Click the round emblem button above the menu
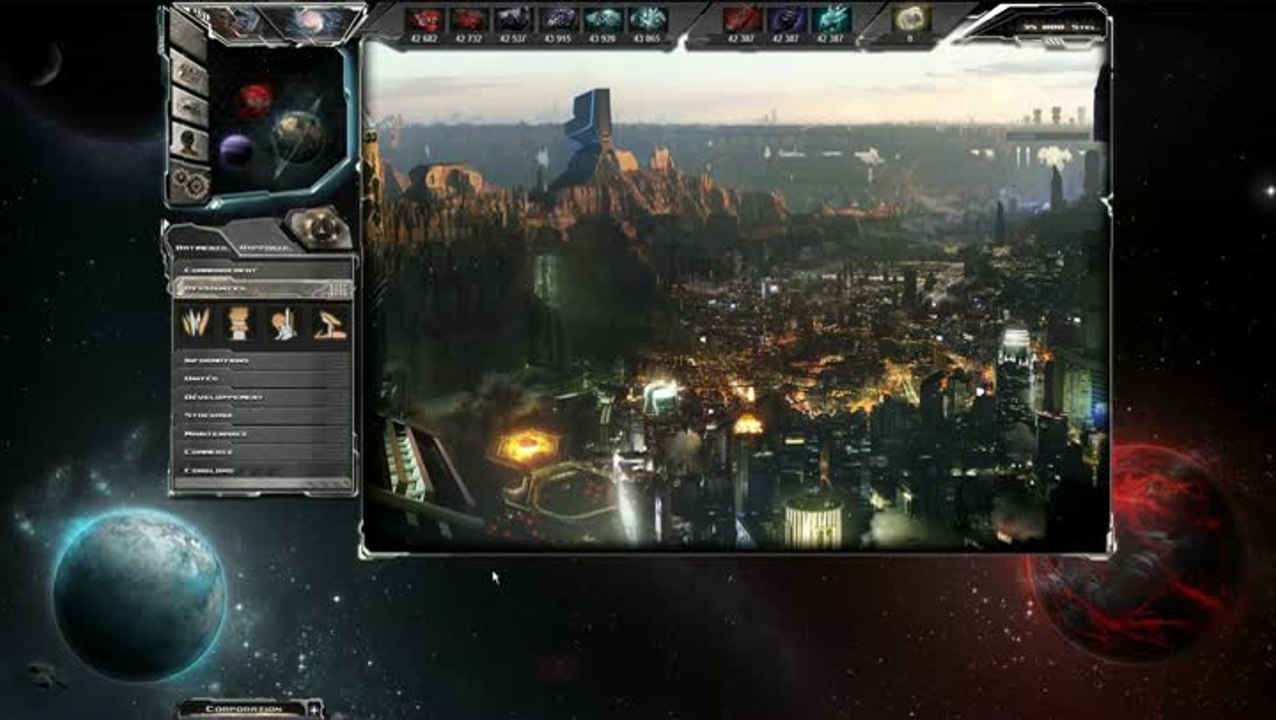 319,229
